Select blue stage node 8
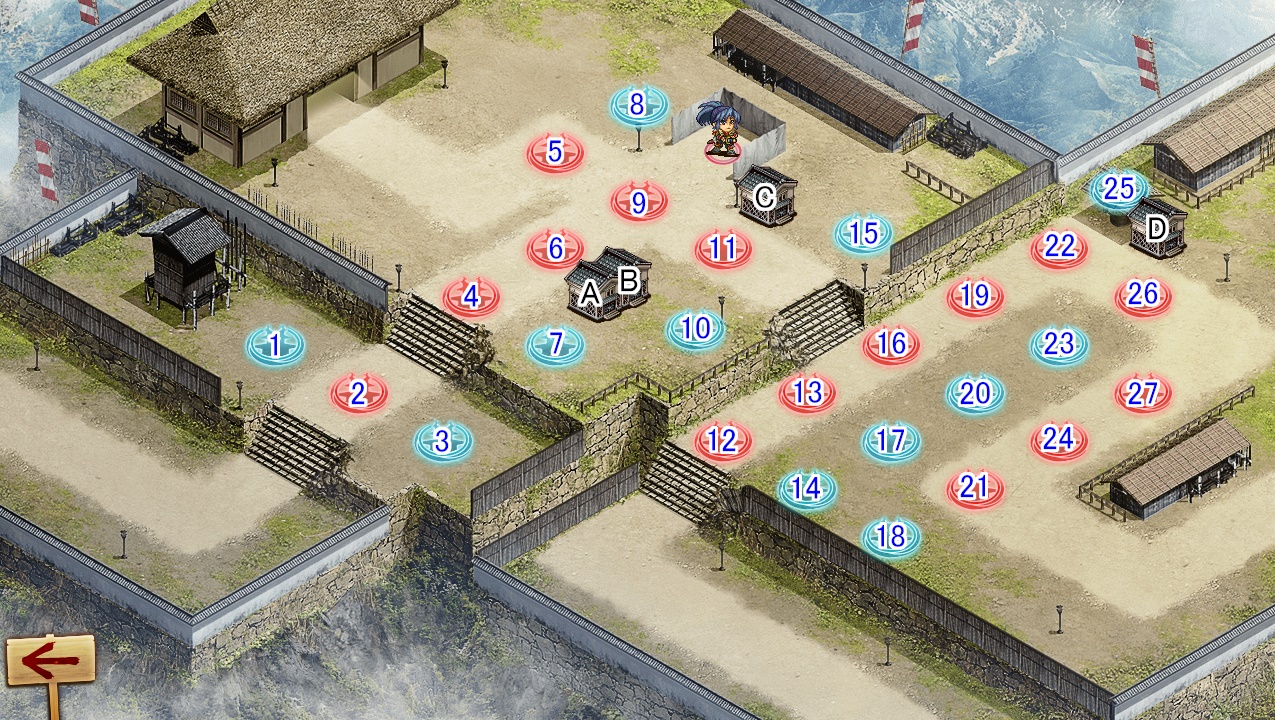1275x720 pixels. point(639,104)
